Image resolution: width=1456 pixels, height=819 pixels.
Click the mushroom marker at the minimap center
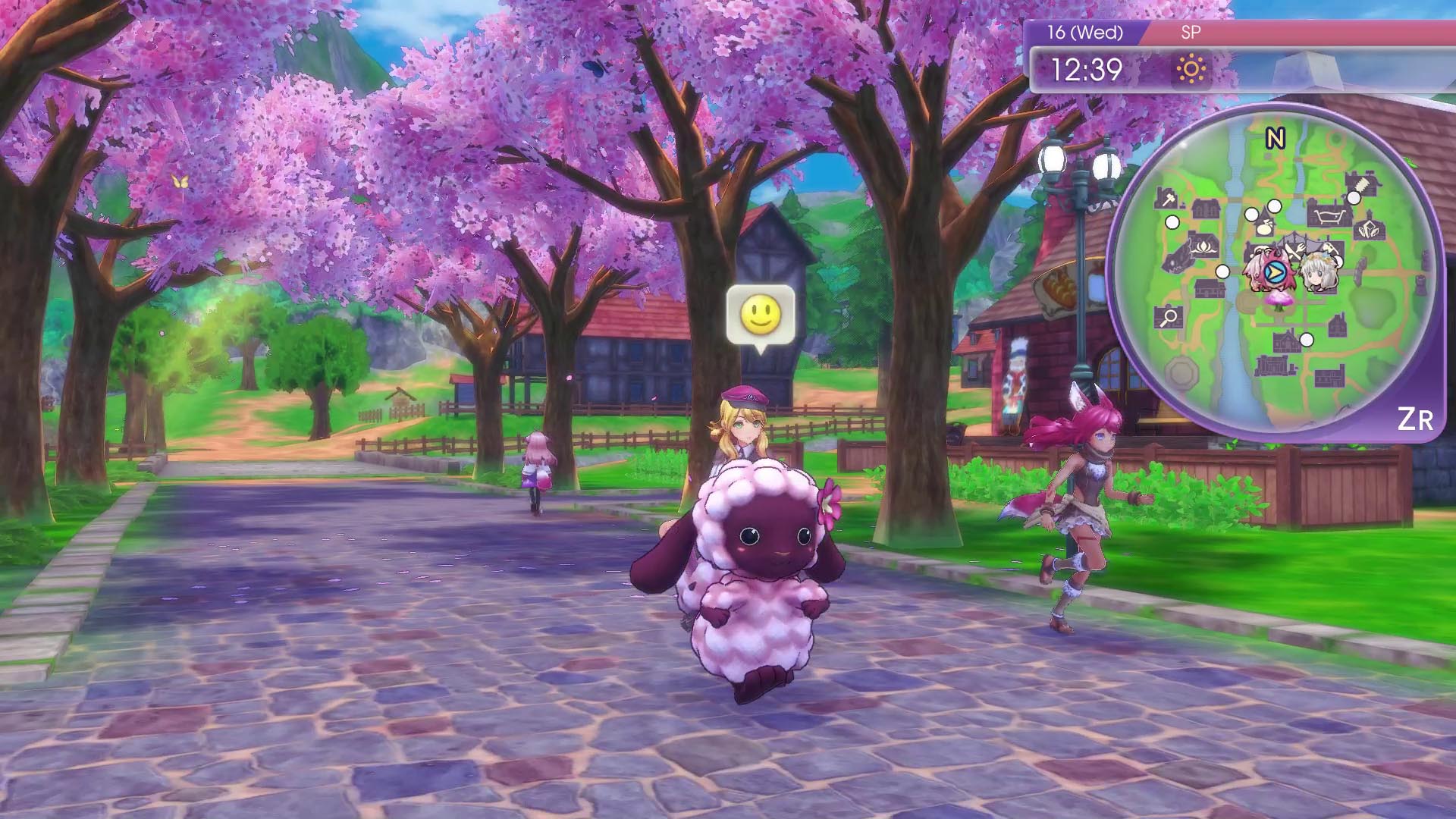pyautogui.click(x=1279, y=302)
